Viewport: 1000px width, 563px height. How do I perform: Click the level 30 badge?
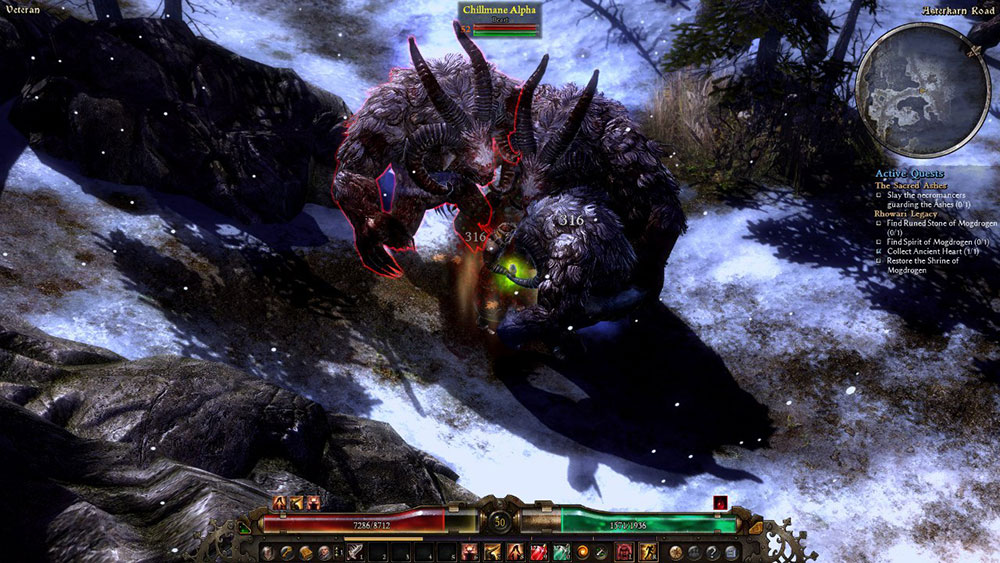click(499, 521)
